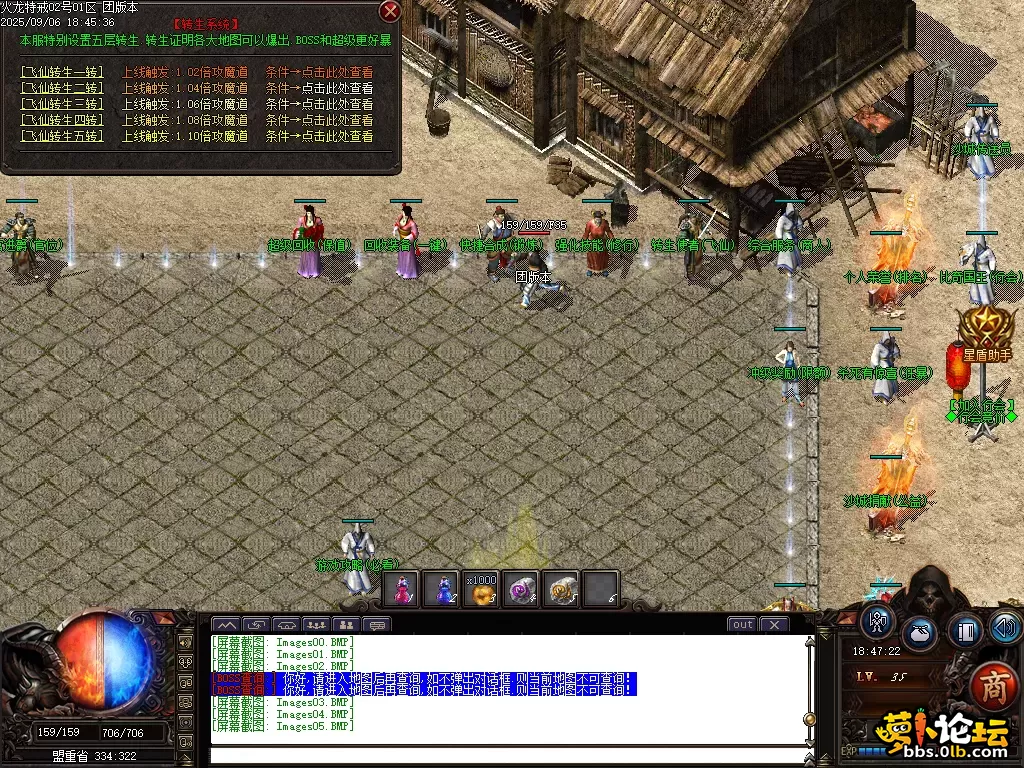Open the 飞仙转生四转 link
1024x768 pixels.
(x=61, y=120)
